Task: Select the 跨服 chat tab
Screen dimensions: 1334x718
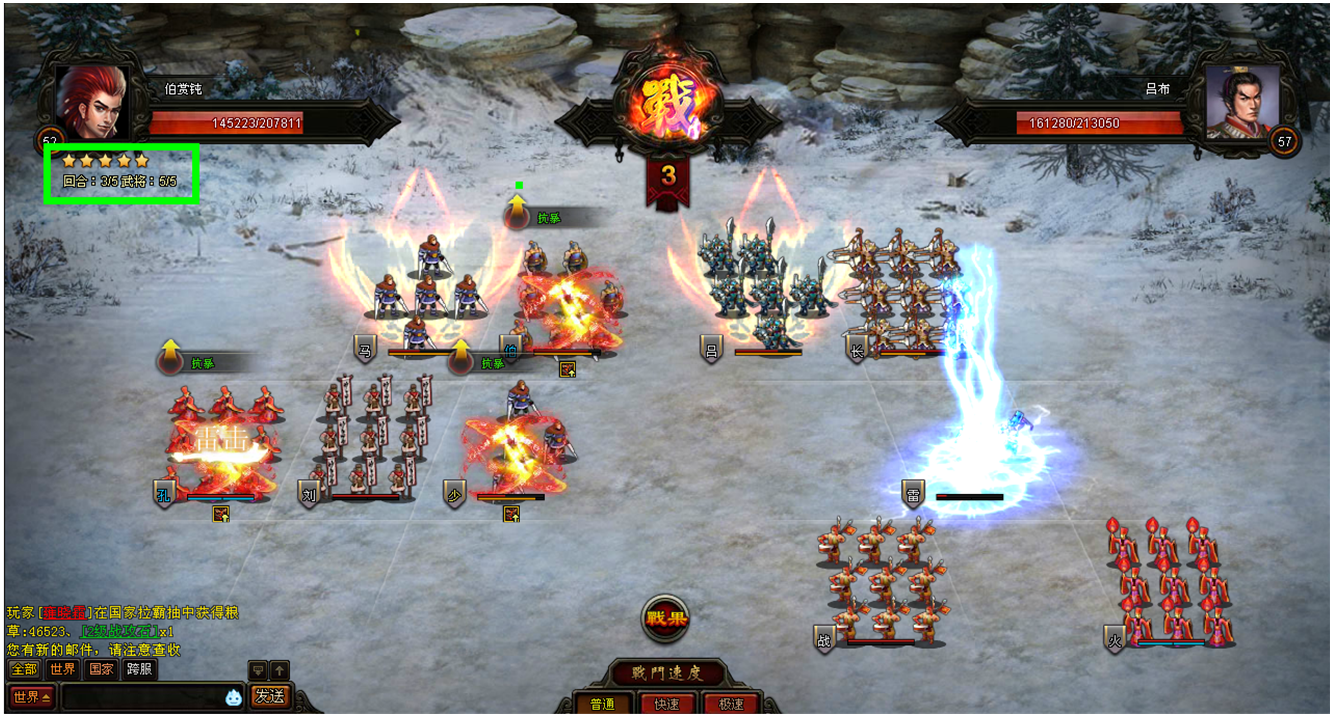Action: click(x=139, y=669)
